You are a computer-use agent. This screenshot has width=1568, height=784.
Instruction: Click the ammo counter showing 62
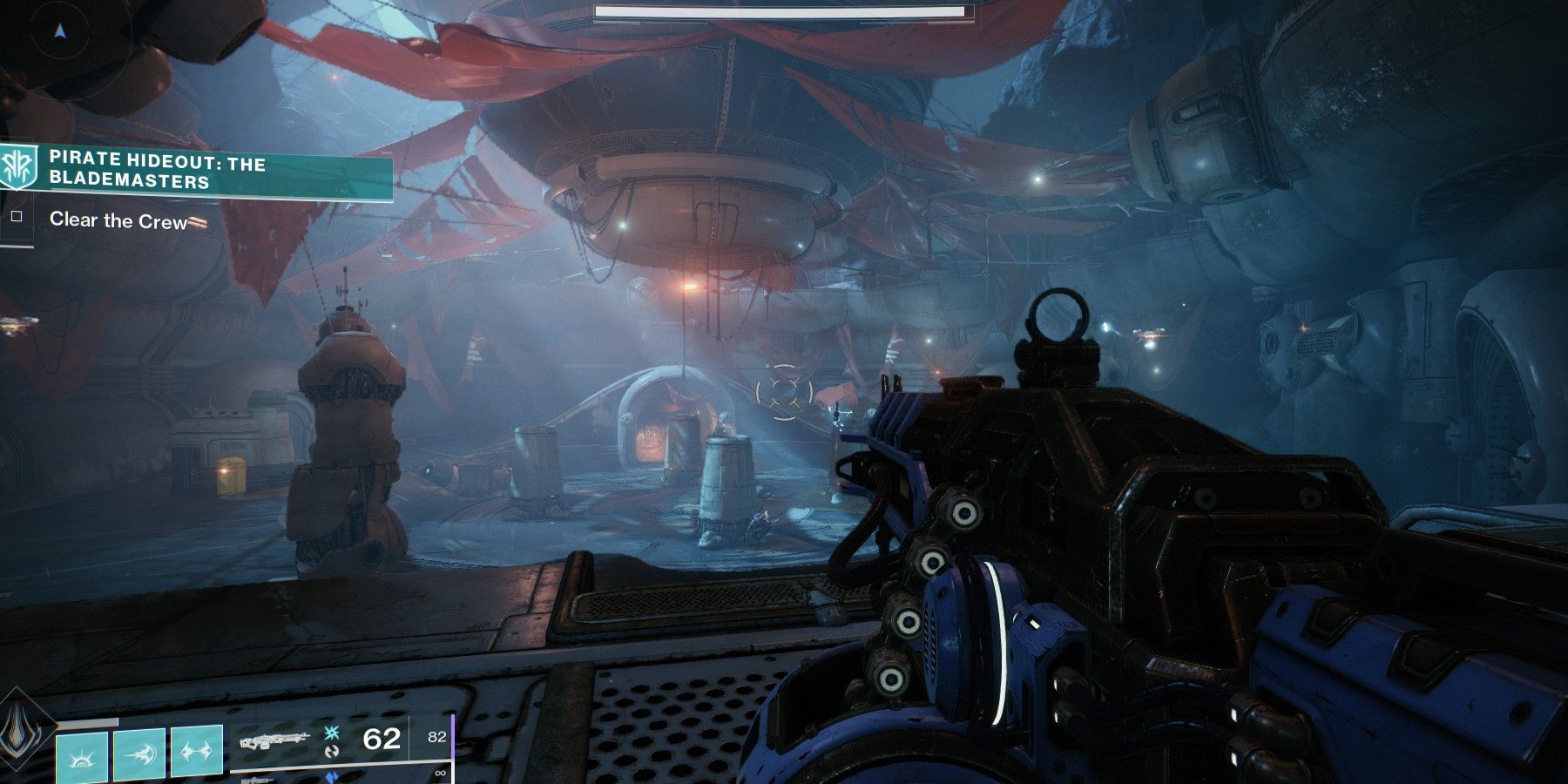[x=383, y=739]
